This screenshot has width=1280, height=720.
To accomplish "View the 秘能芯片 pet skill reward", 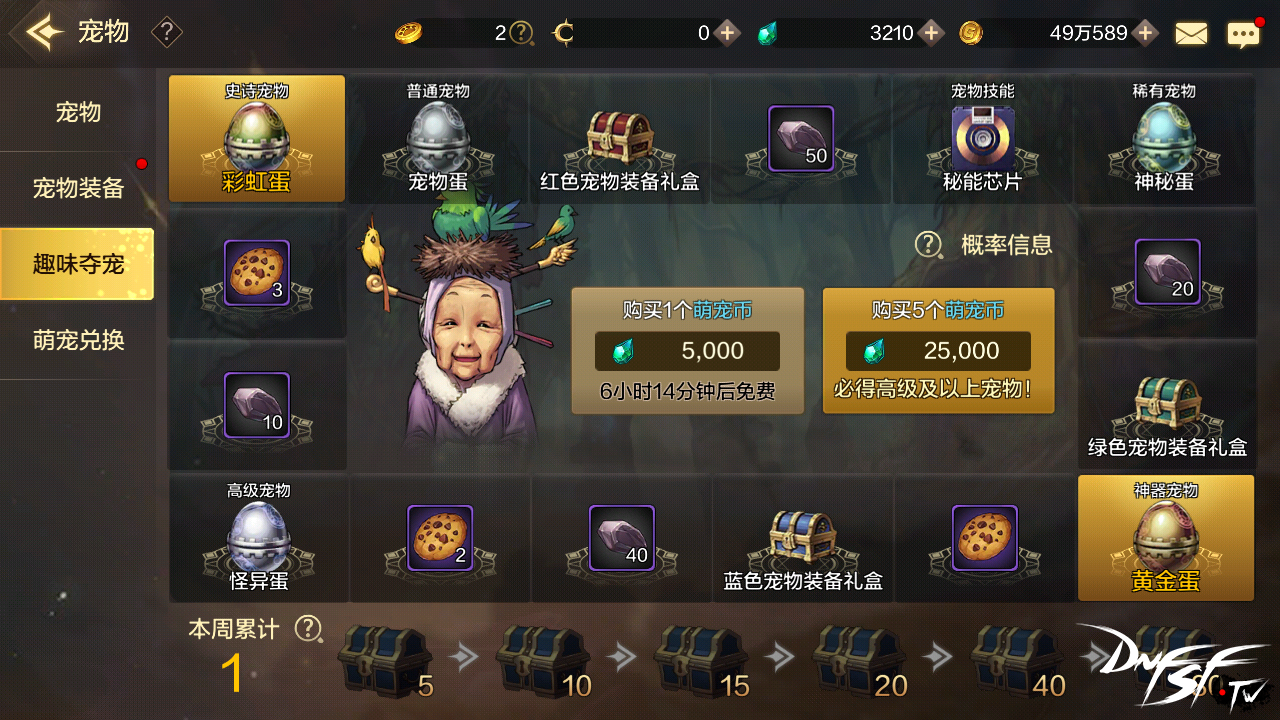I will pos(982,140).
